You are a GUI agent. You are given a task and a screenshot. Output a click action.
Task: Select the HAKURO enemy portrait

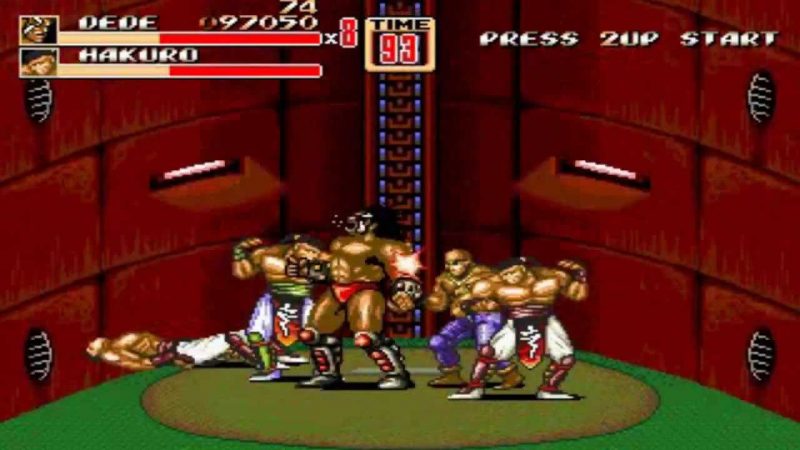38,62
